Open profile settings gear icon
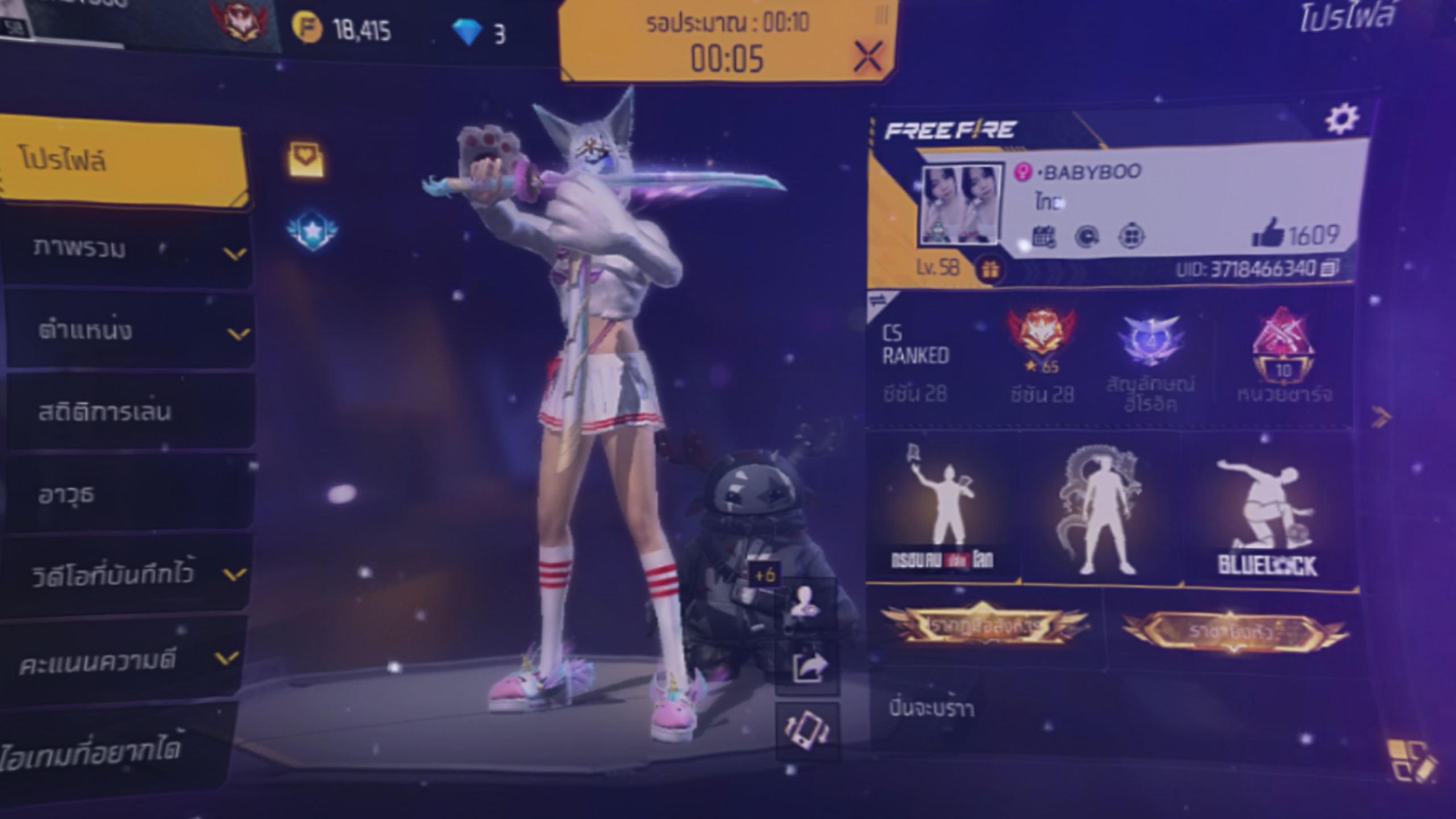Viewport: 1456px width, 819px height. [1342, 119]
